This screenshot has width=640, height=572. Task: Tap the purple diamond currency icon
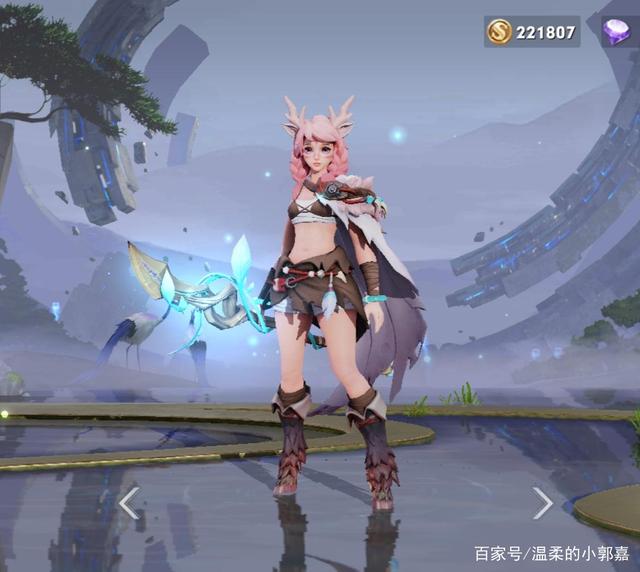(x=616, y=32)
